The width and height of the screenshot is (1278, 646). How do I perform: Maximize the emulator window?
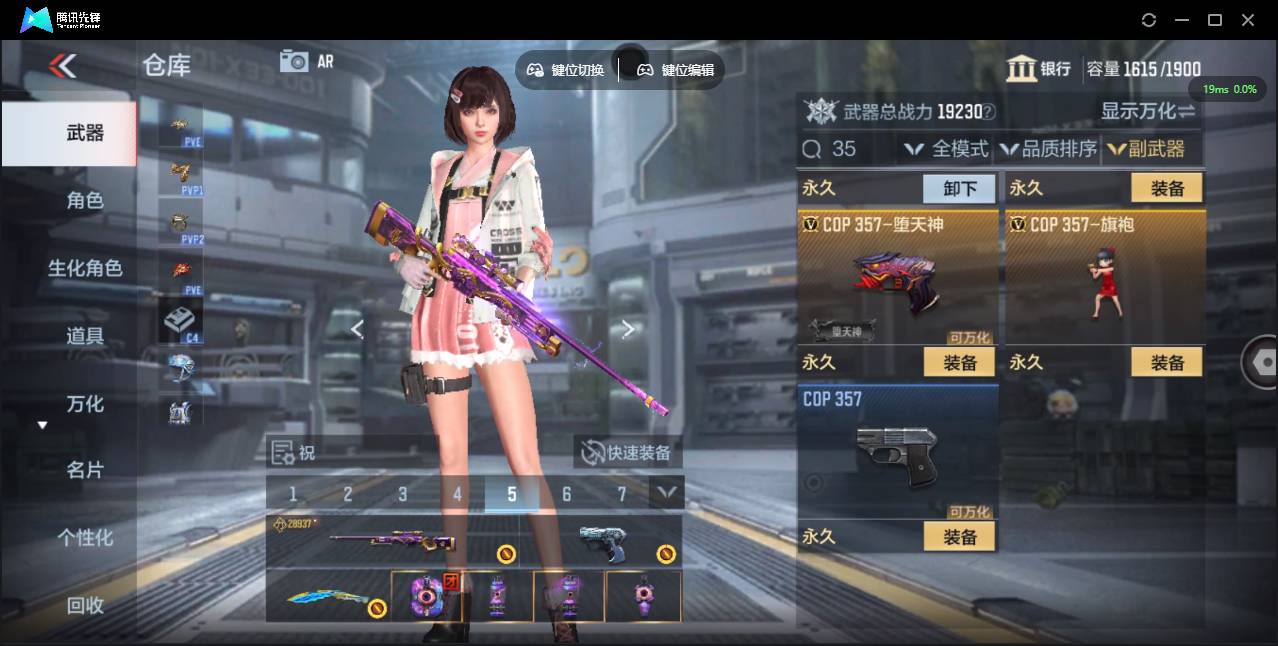pos(1215,20)
